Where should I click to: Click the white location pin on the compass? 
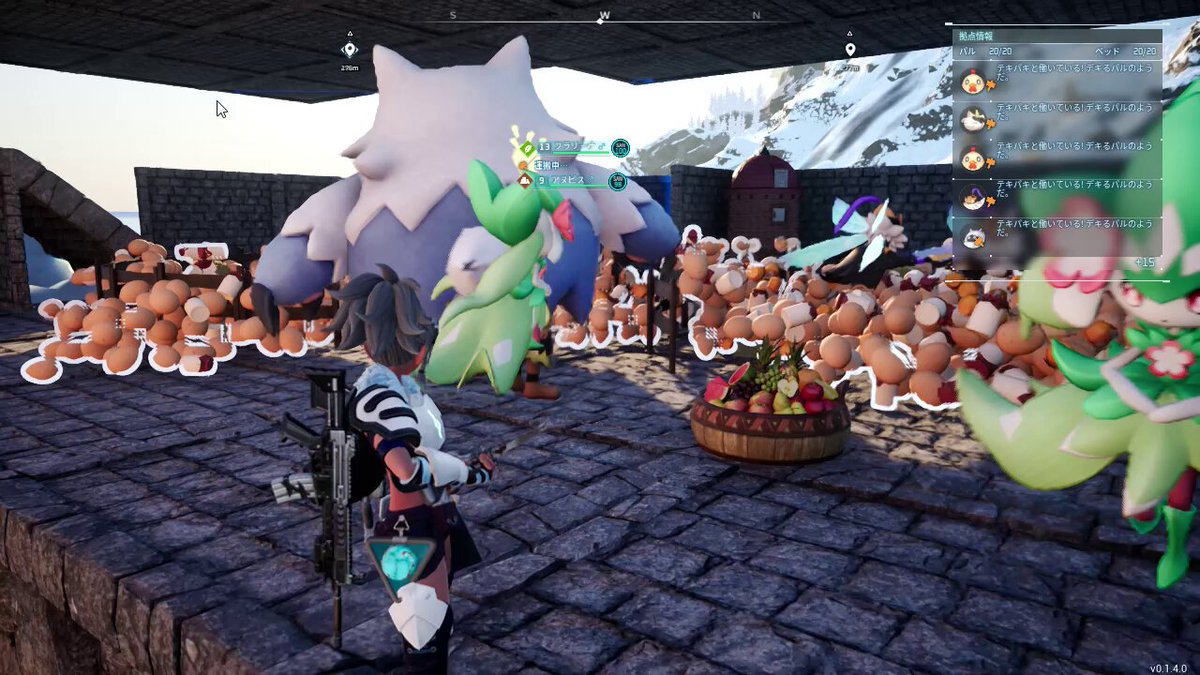850,49
